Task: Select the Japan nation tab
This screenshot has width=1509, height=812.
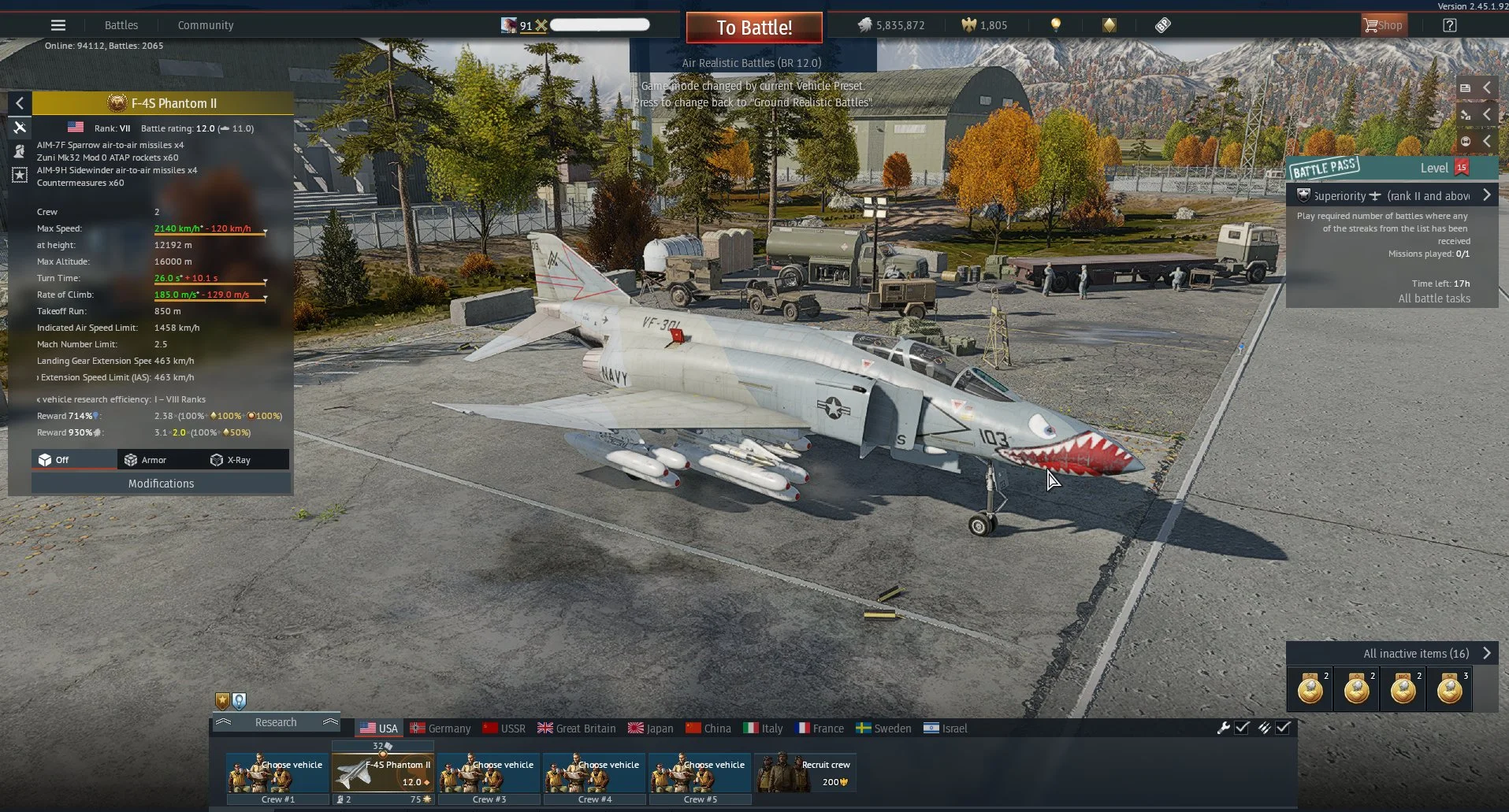Action: [x=651, y=729]
